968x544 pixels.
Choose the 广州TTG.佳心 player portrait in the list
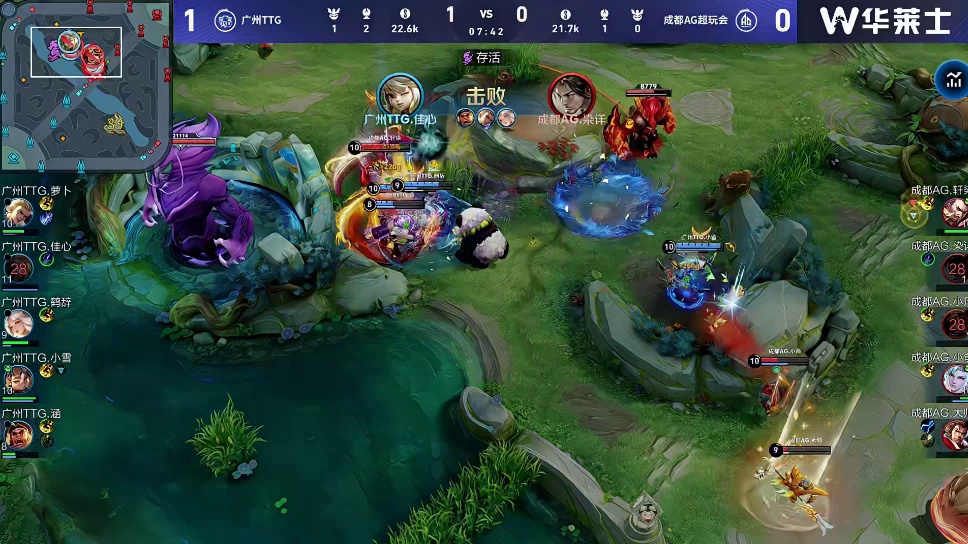(x=17, y=268)
